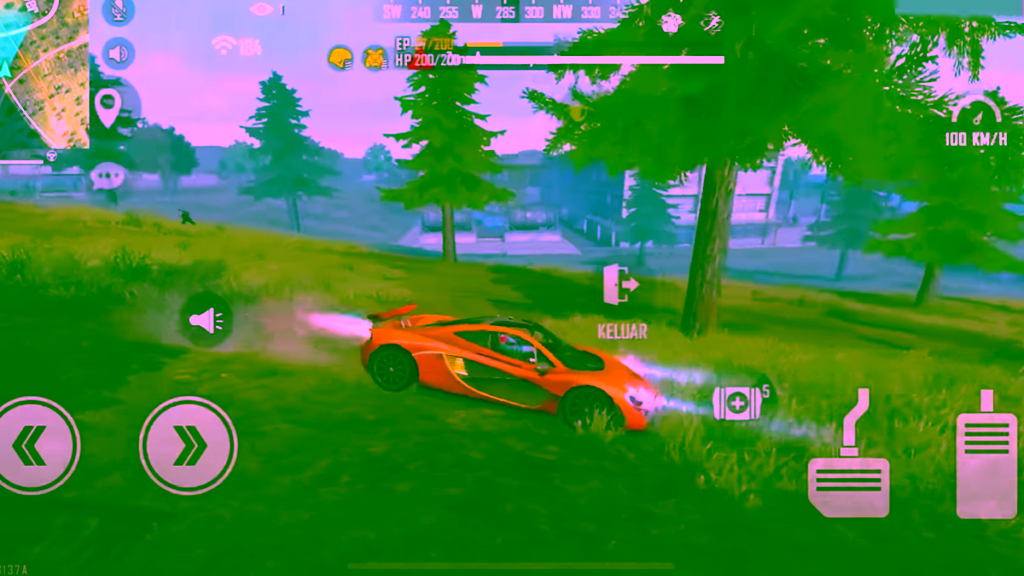1024x576 pixels.
Task: Toggle the muted microphone icon
Action: (x=119, y=12)
